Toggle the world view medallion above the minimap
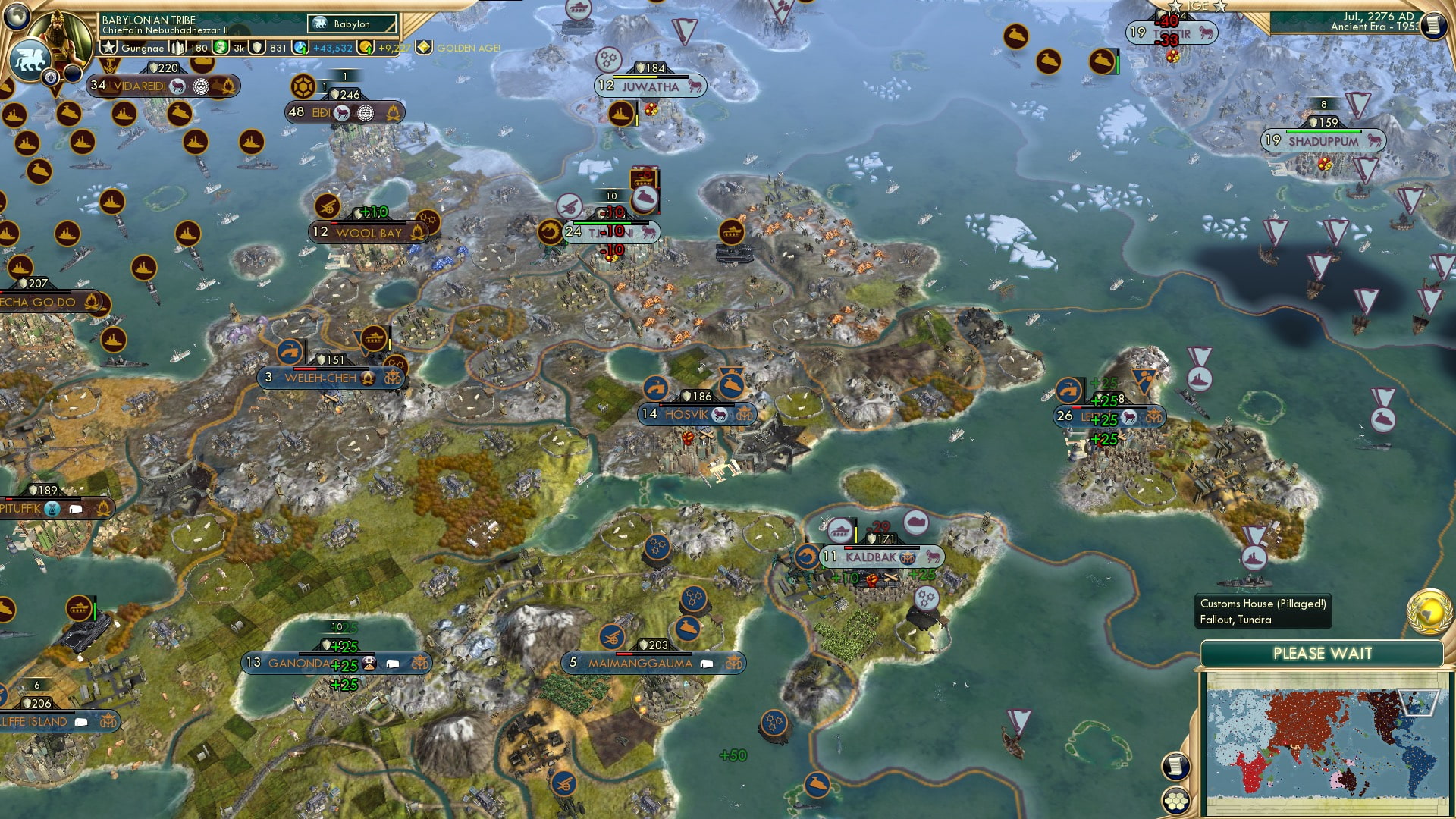The image size is (1456, 819). (x=1429, y=613)
